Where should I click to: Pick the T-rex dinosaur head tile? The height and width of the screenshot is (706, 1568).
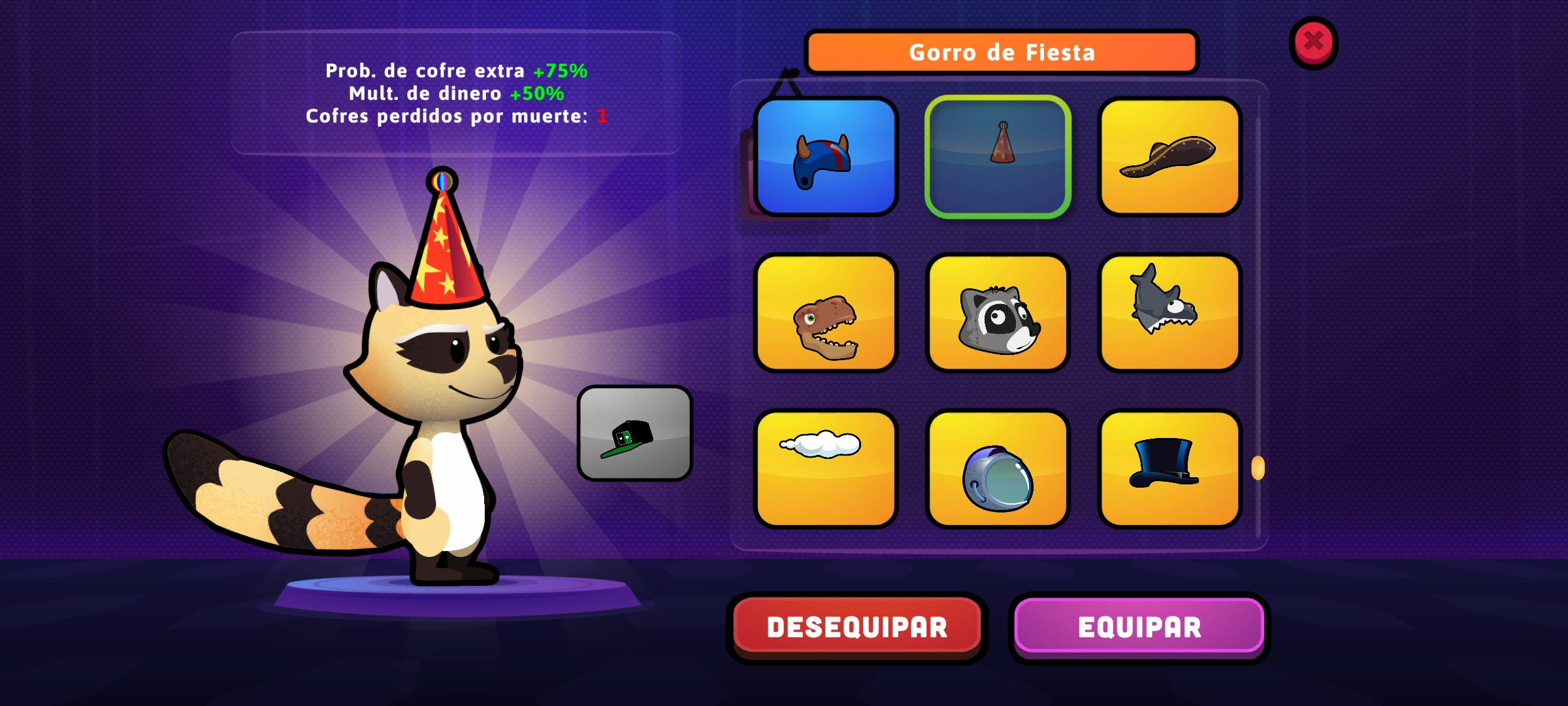pos(826,313)
